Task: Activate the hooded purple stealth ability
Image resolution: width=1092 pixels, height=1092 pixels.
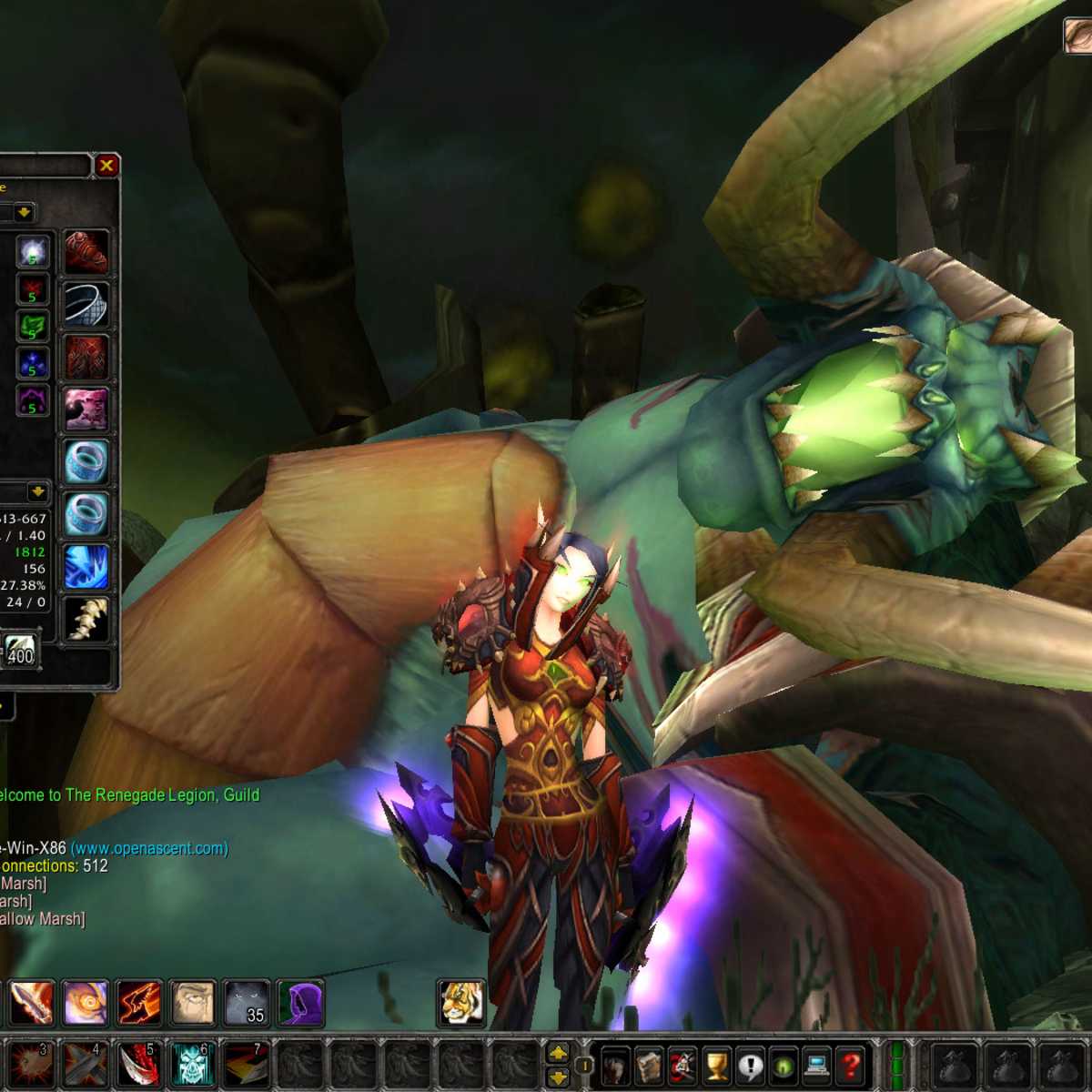Action: 299,1003
